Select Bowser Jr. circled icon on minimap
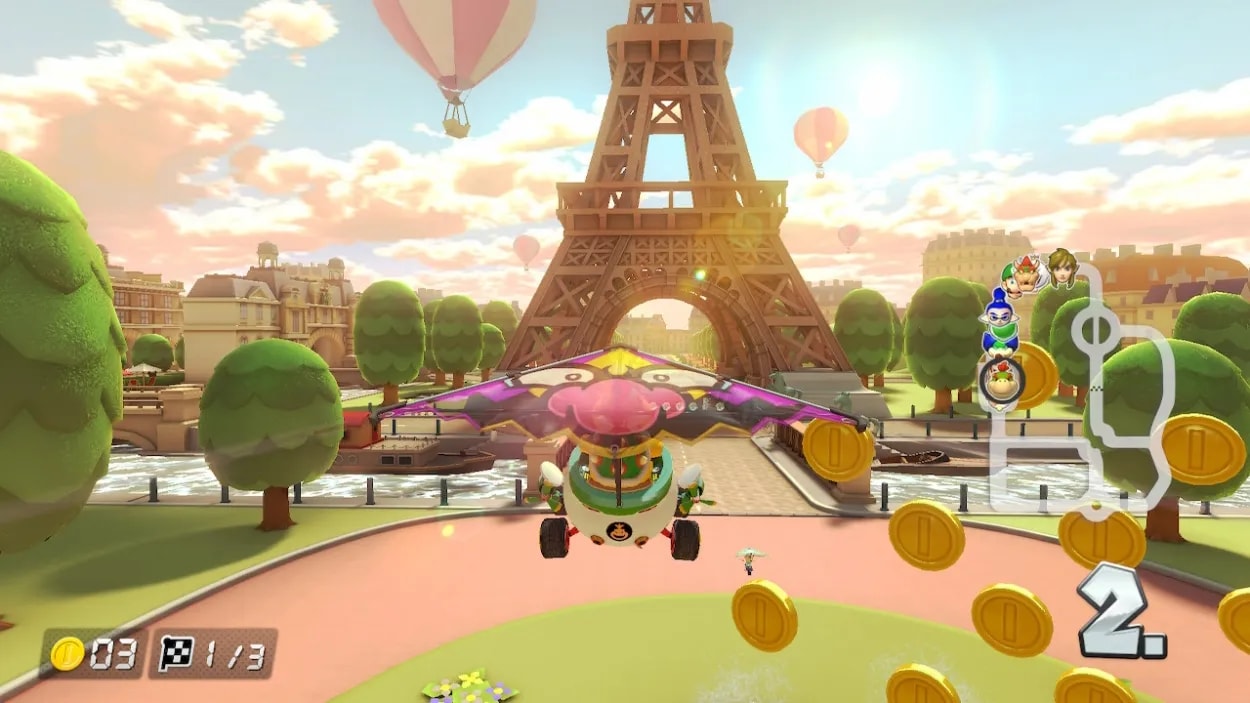Screen dimensions: 1250x703 click(997, 379)
